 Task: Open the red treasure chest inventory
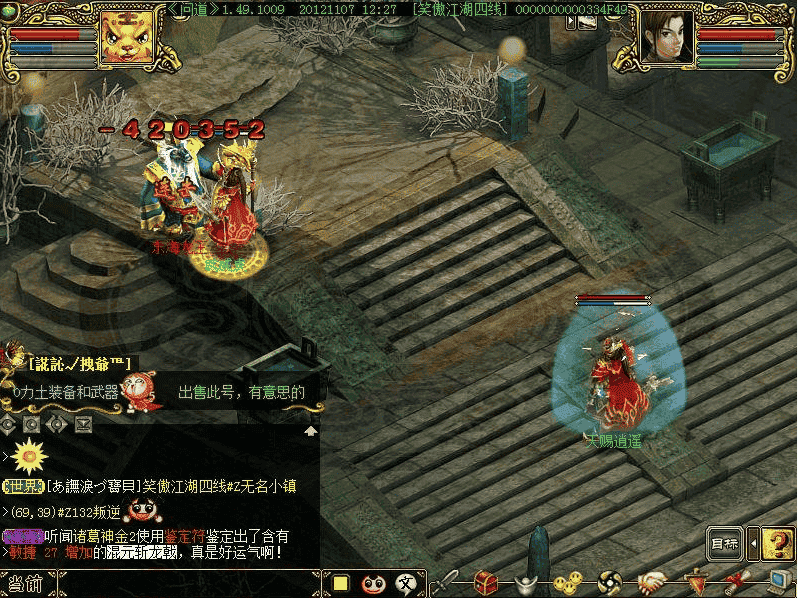coord(487,582)
